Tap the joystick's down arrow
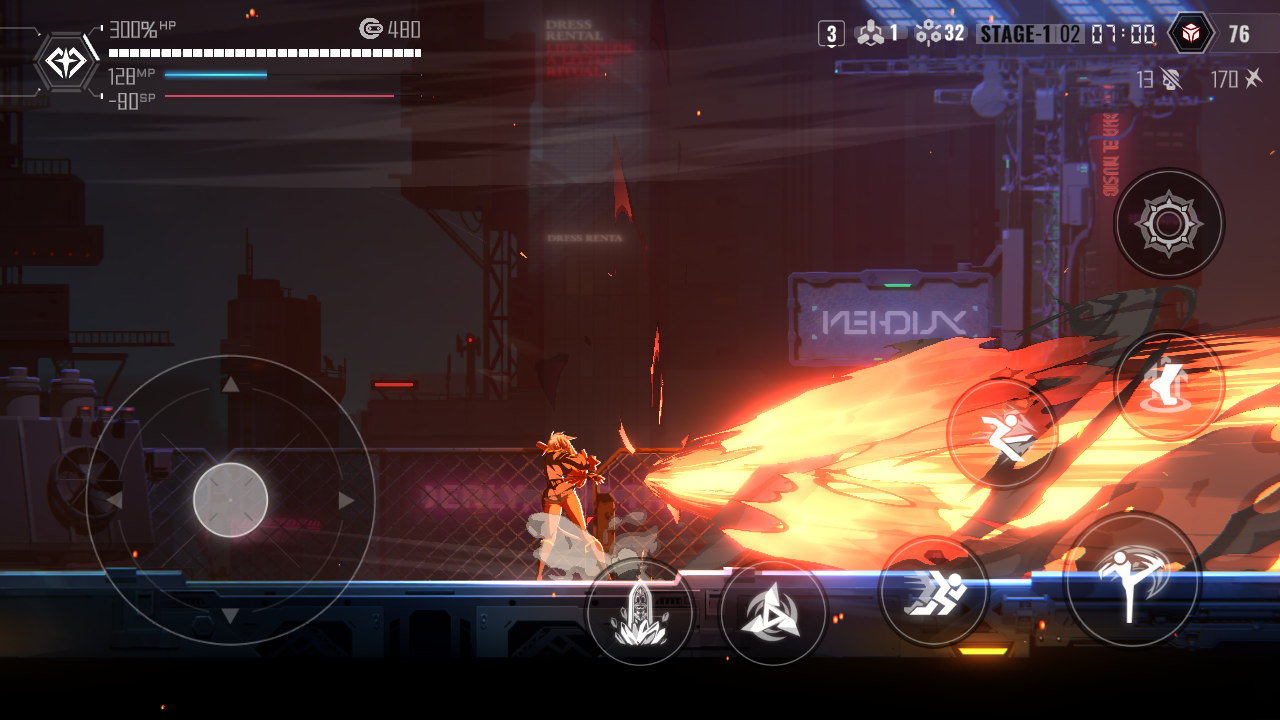 230,616
